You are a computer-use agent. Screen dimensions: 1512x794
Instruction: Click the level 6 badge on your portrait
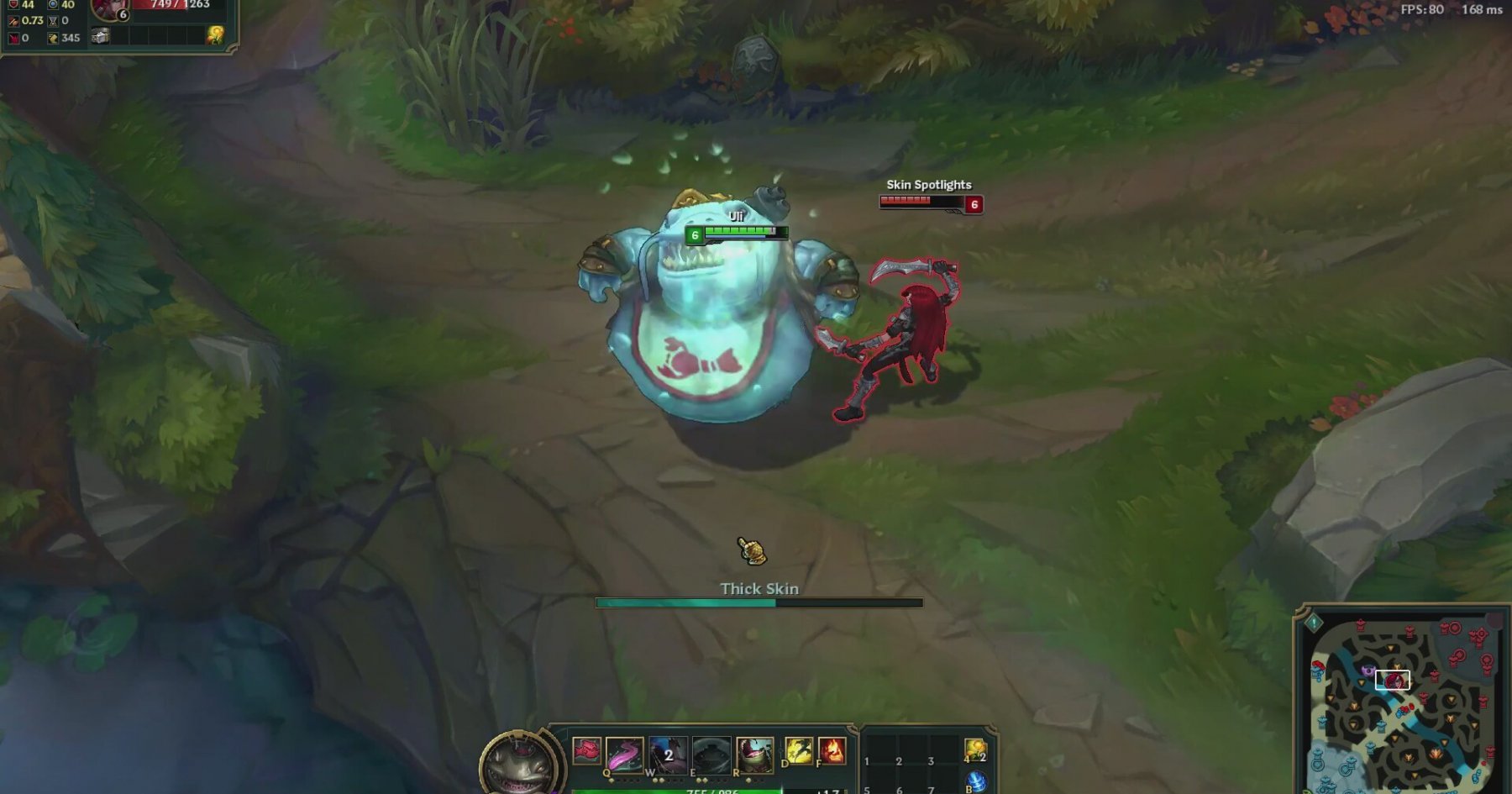pyautogui.click(x=123, y=14)
